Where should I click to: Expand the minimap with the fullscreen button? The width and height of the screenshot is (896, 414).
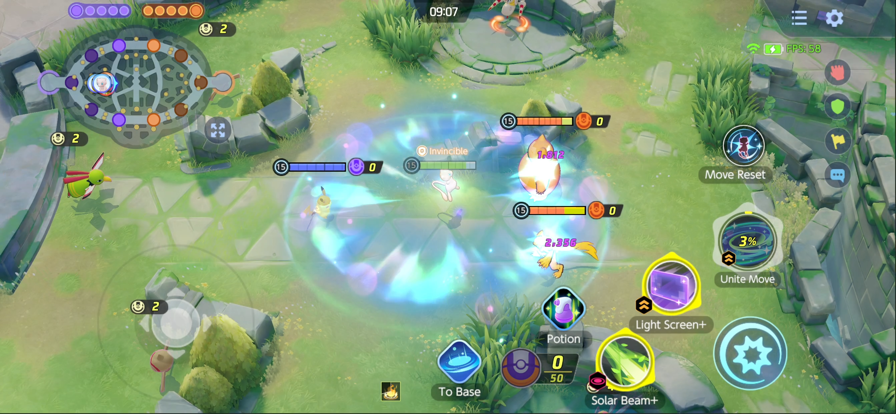point(218,129)
